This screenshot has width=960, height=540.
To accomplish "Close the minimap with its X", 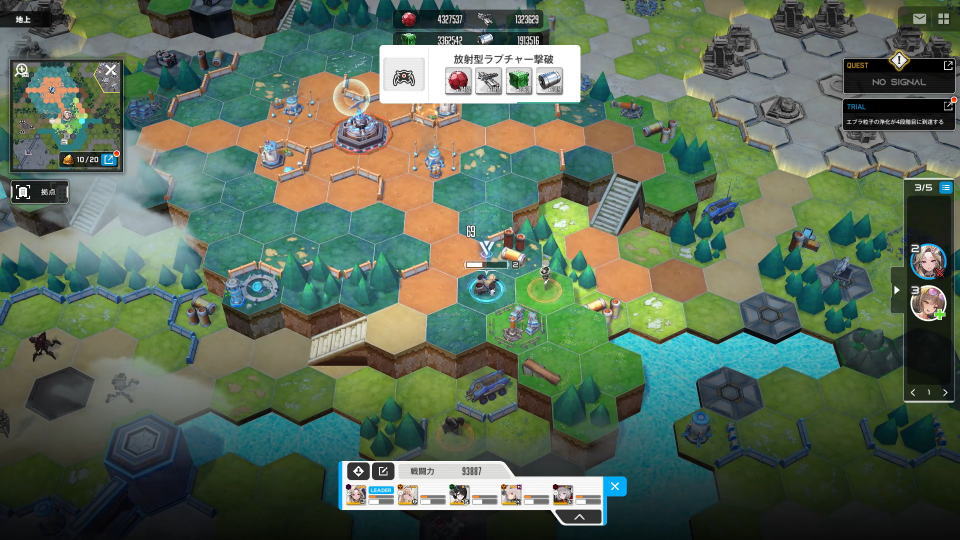I will pyautogui.click(x=111, y=70).
